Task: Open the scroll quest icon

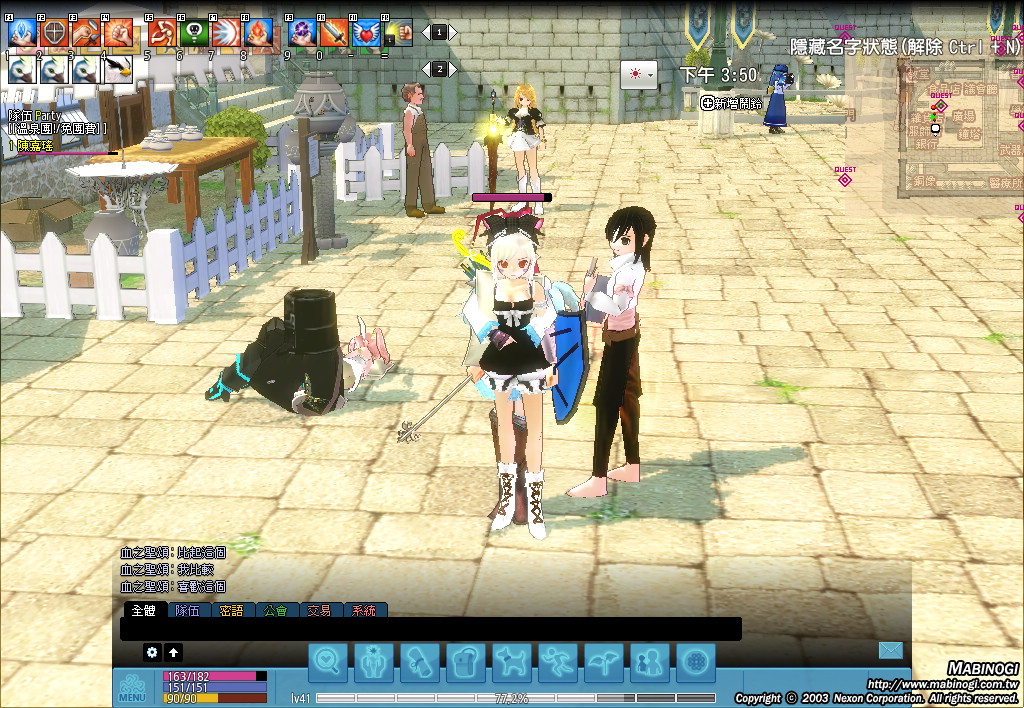Action: pos(420,661)
